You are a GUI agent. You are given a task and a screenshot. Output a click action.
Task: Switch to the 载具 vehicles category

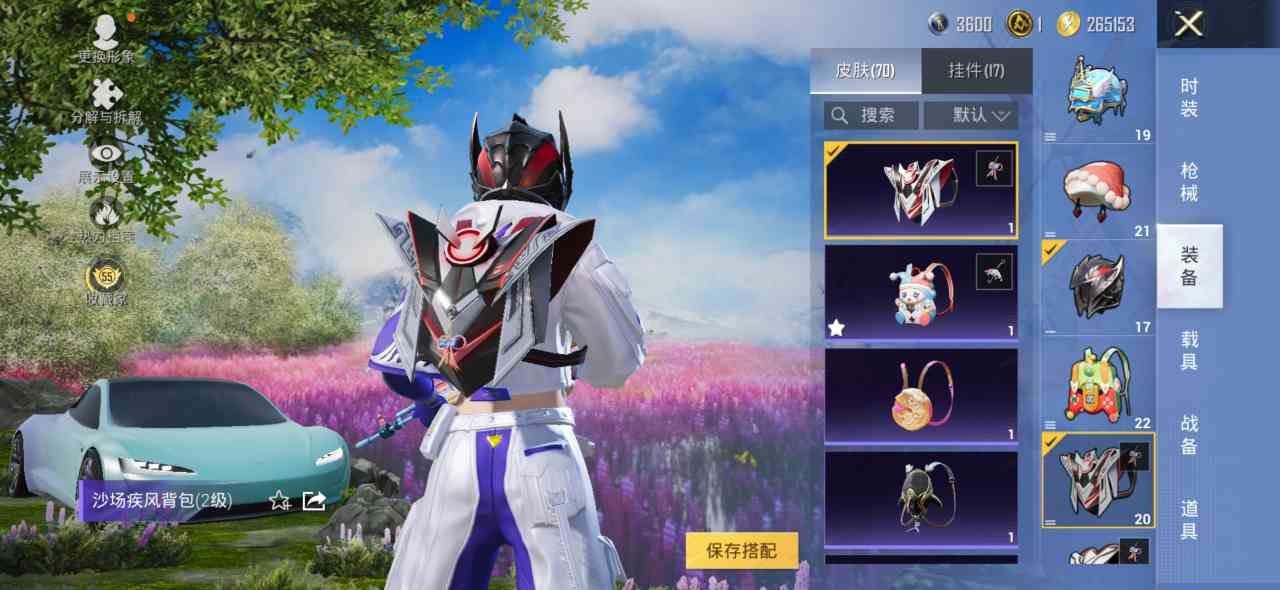(1189, 350)
